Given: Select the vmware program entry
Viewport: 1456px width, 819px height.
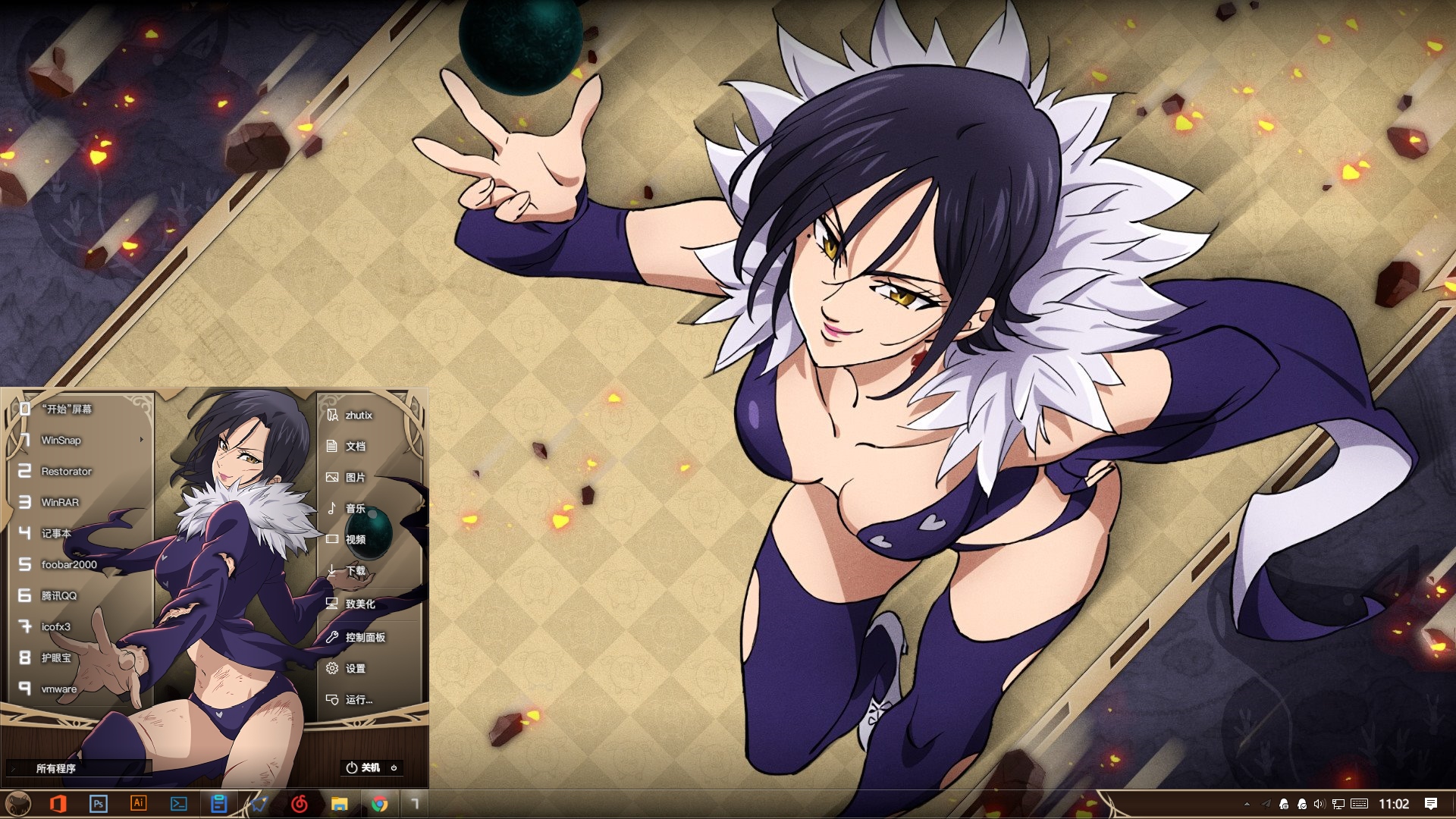Looking at the screenshot, I should (58, 689).
